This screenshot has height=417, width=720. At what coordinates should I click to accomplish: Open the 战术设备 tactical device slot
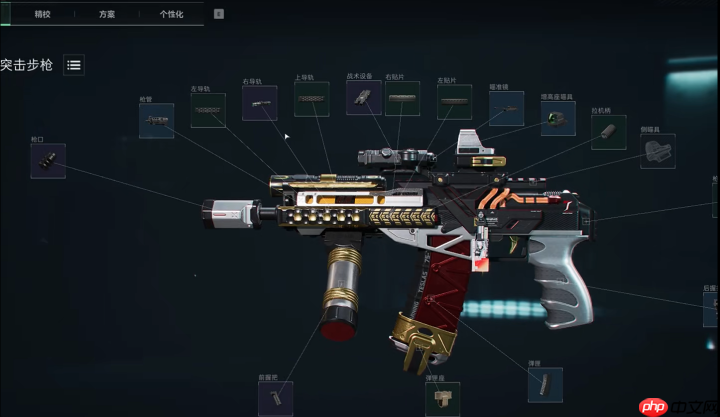363,97
